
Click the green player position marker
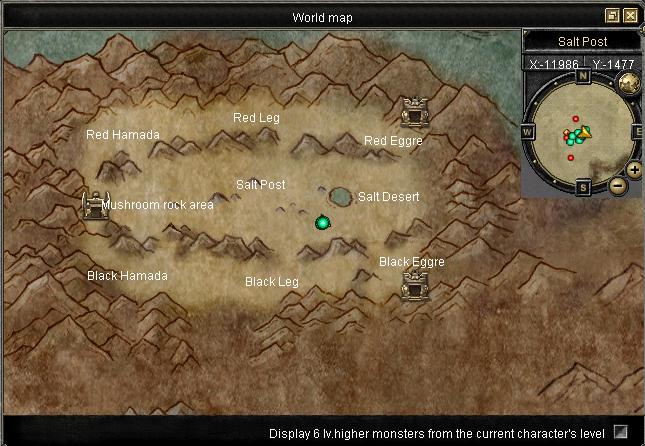point(322,222)
